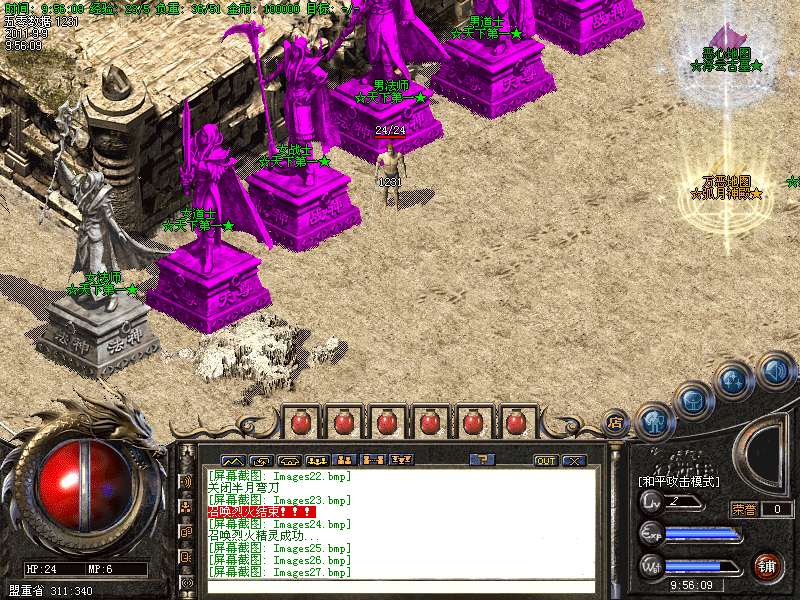Close the game with the X button
The image size is (800, 600).
(x=573, y=461)
